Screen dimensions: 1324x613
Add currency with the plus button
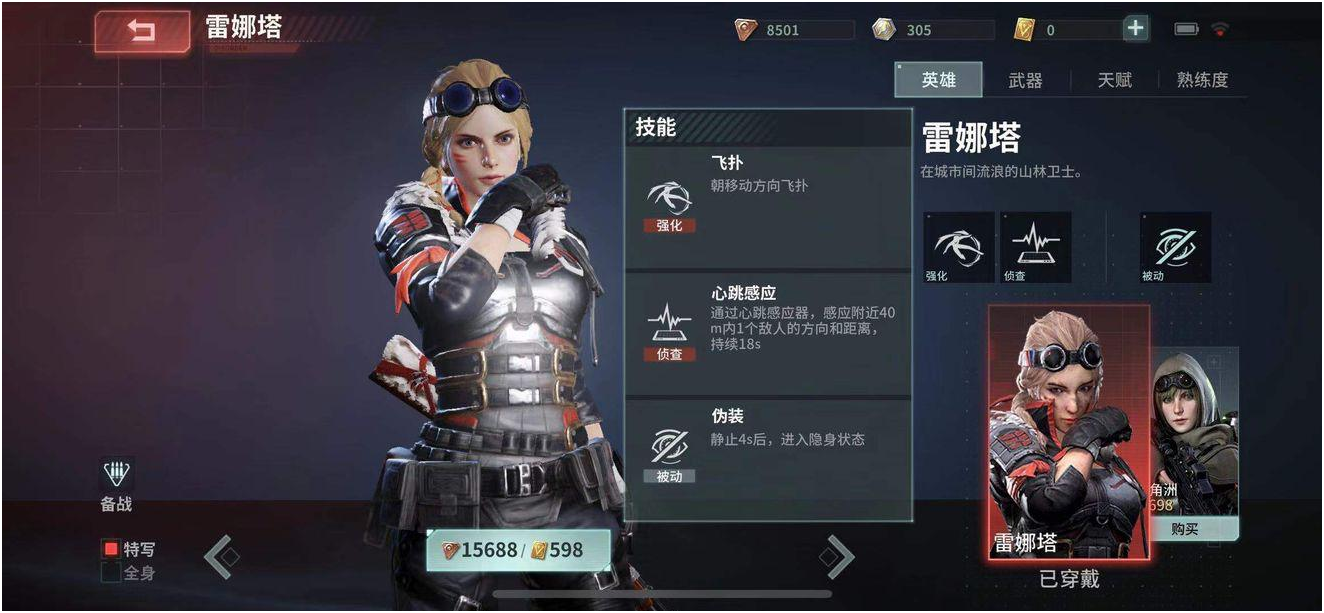click(1135, 29)
